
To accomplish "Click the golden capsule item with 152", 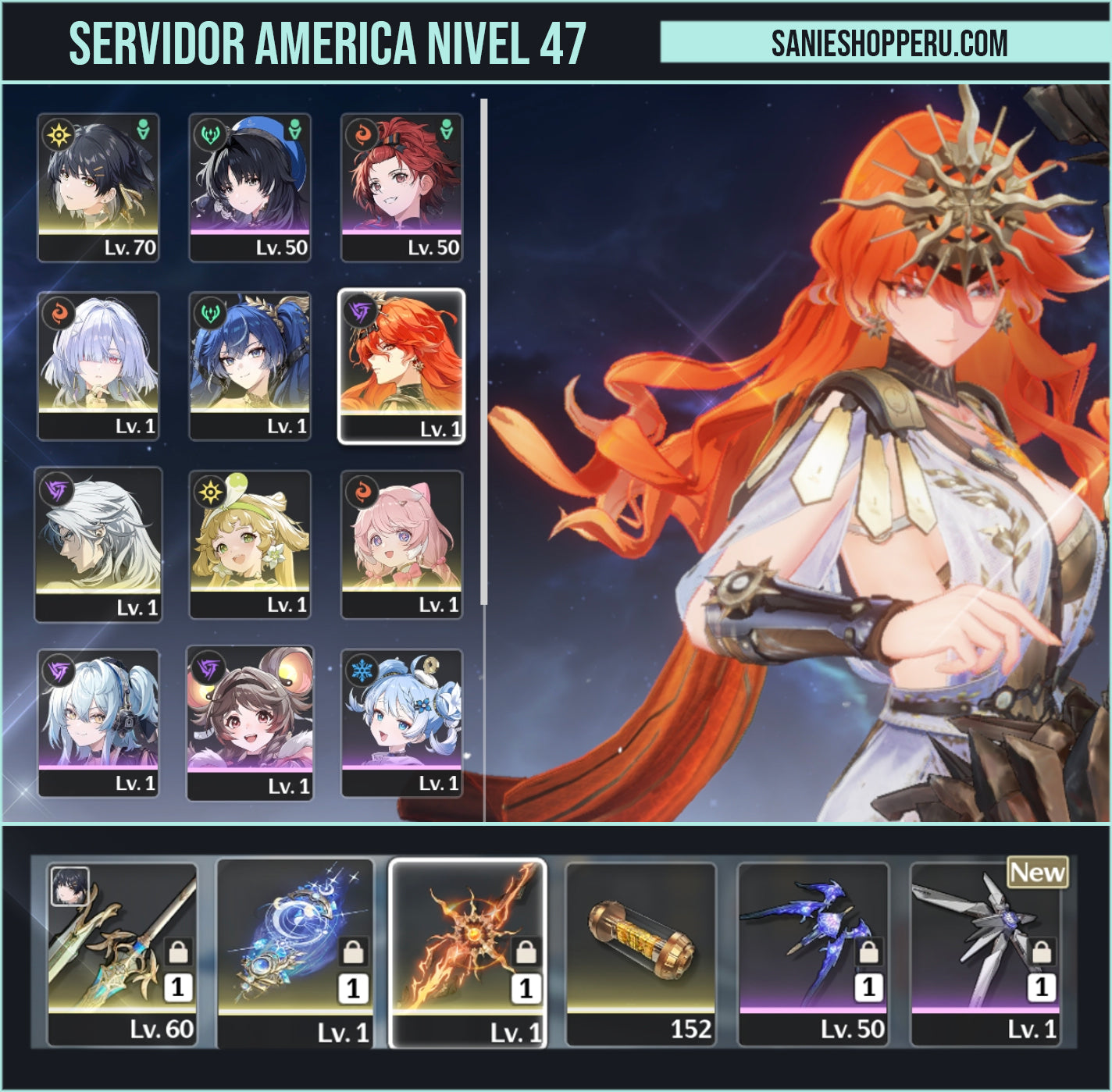I will point(640,953).
